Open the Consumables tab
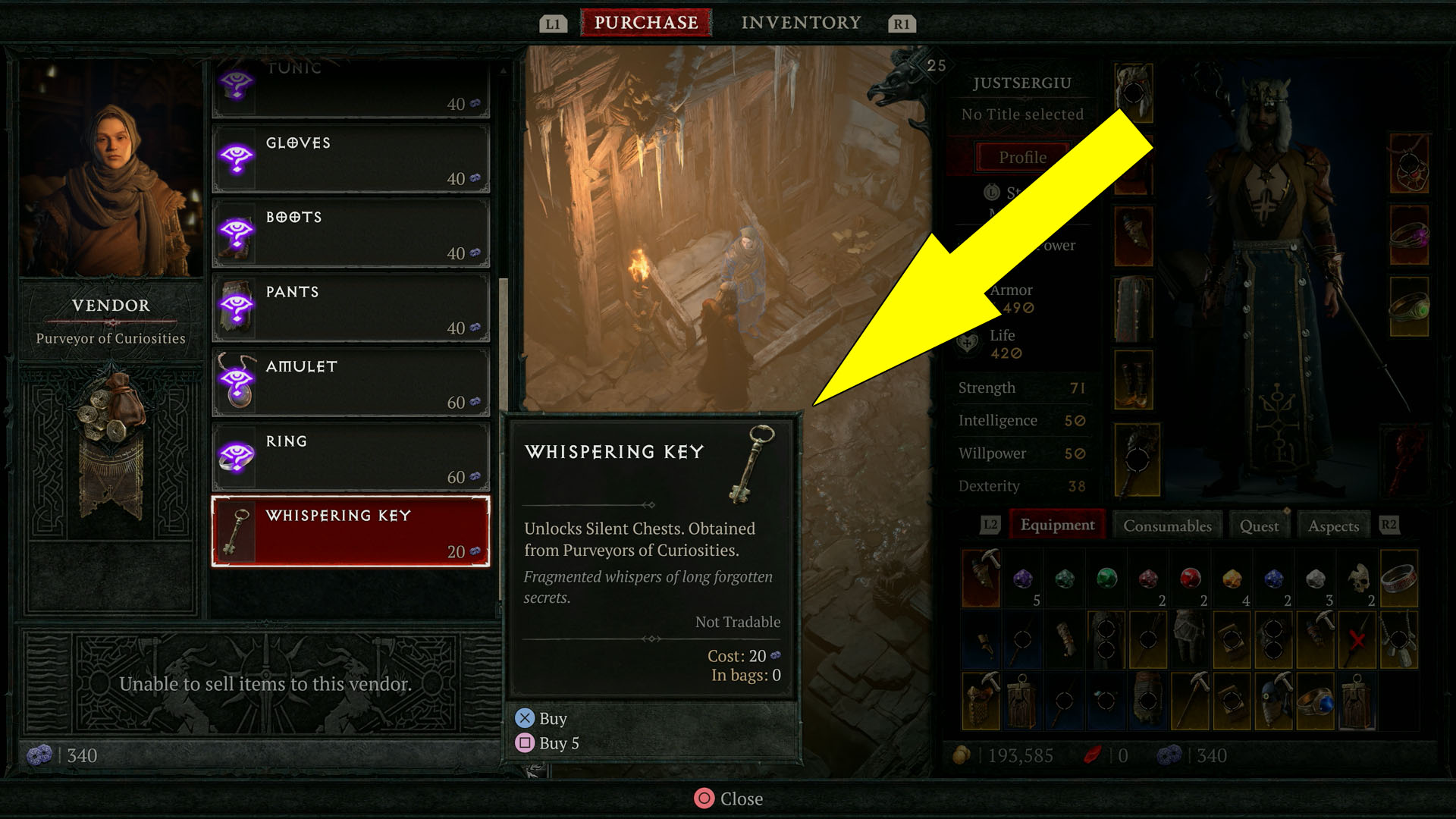Viewport: 1456px width, 819px height. tap(1167, 525)
